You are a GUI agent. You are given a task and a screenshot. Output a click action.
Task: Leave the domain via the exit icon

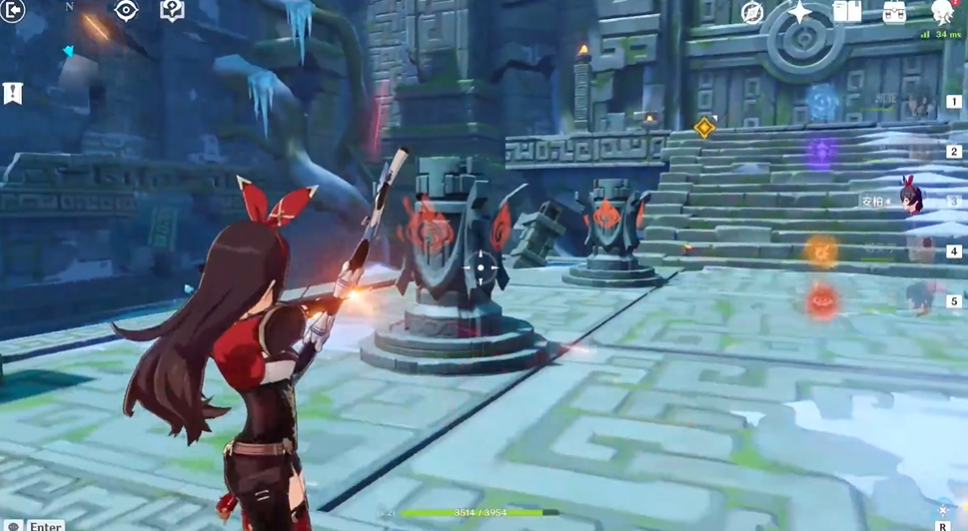pyautogui.click(x=13, y=11)
